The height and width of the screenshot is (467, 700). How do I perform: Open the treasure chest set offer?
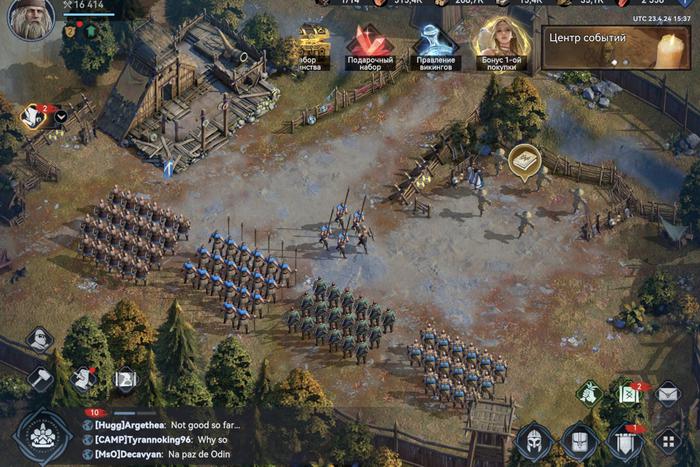pos(313,45)
